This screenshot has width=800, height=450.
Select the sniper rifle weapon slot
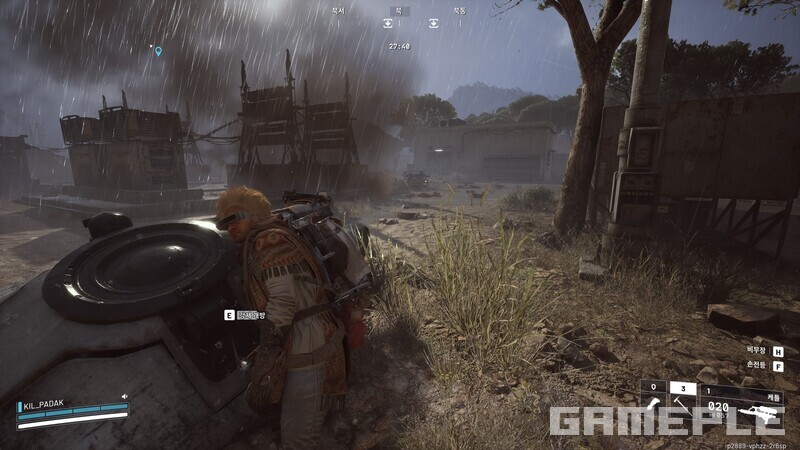[x=759, y=411]
